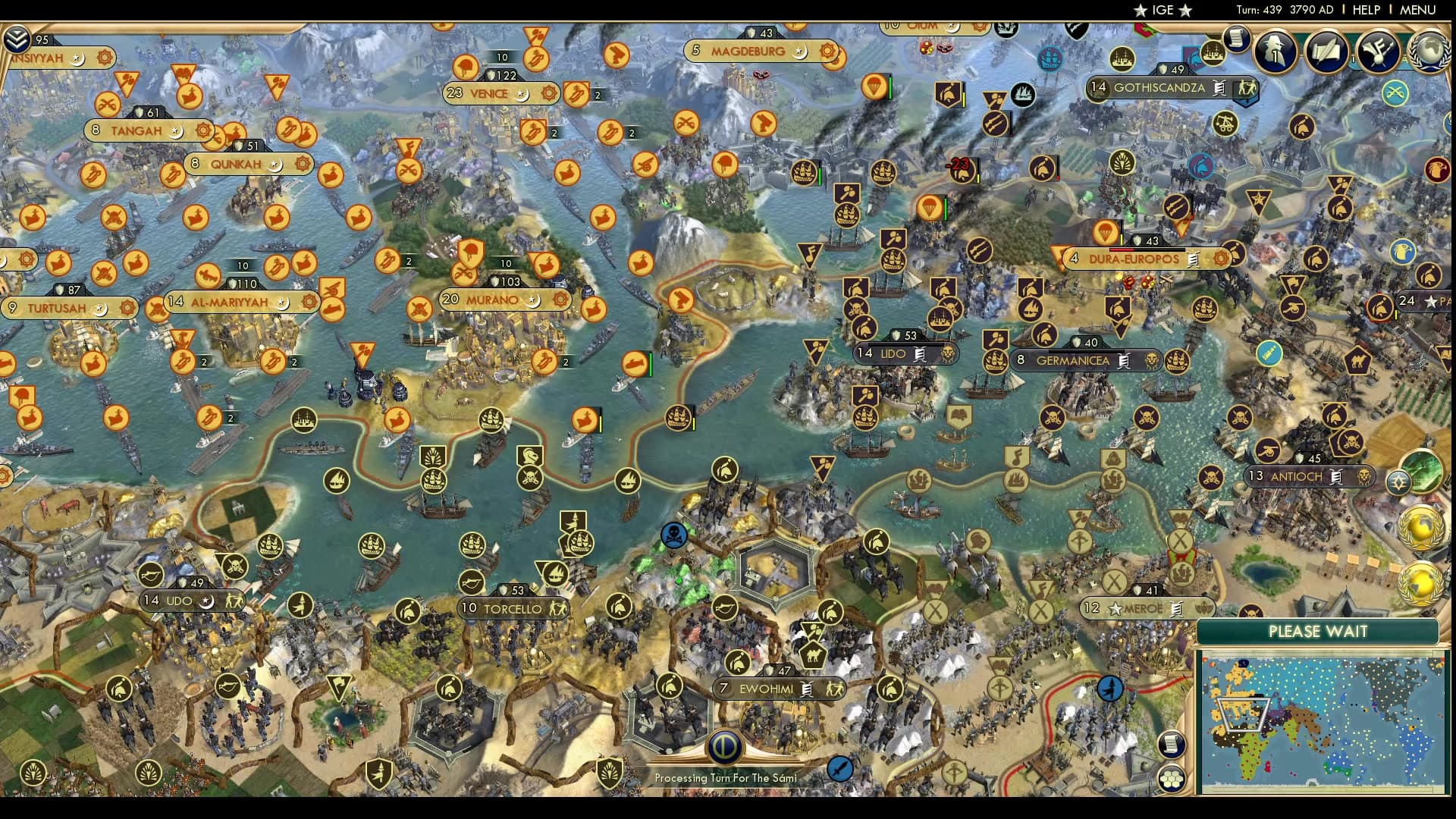Open Diplomacy with the laurel globe icon
This screenshot has width=1456, height=819.
click(1430, 52)
